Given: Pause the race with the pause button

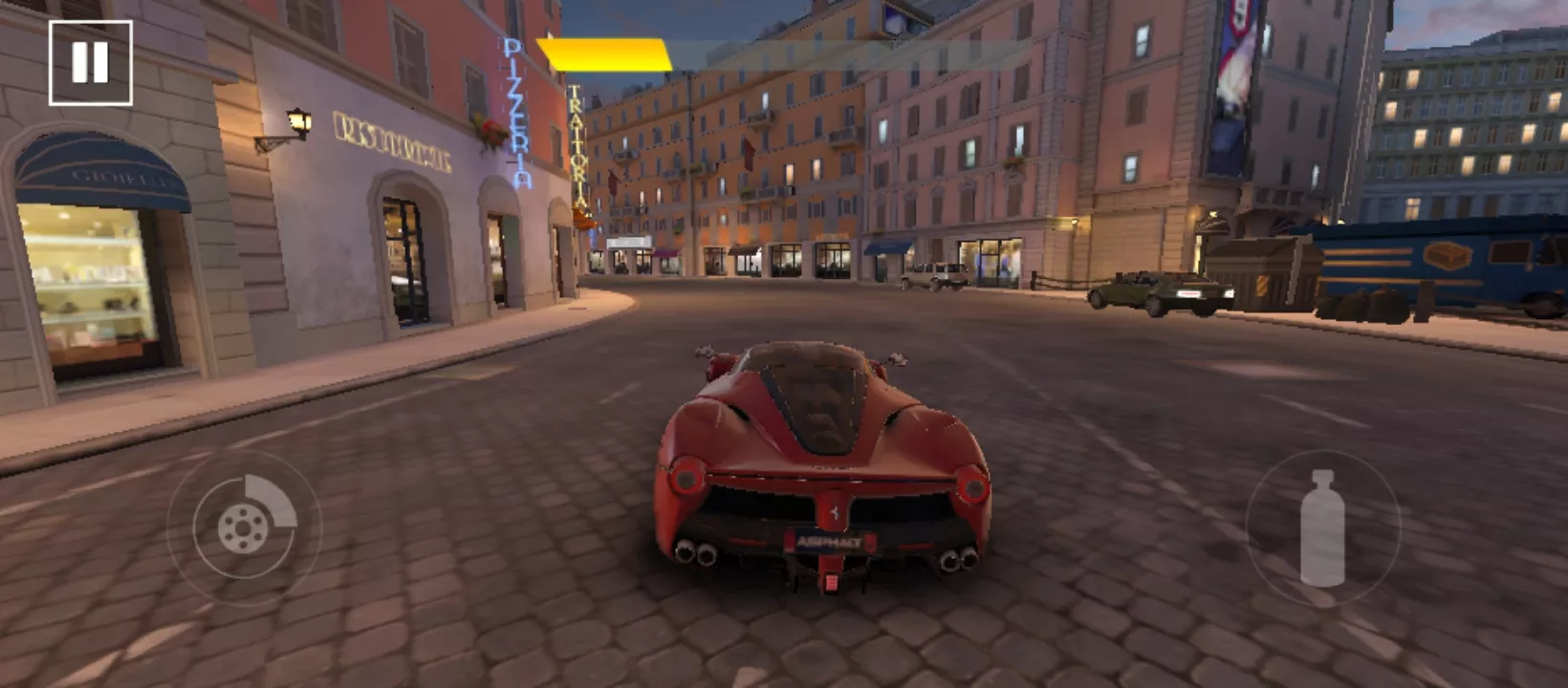Looking at the screenshot, I should 91,63.
